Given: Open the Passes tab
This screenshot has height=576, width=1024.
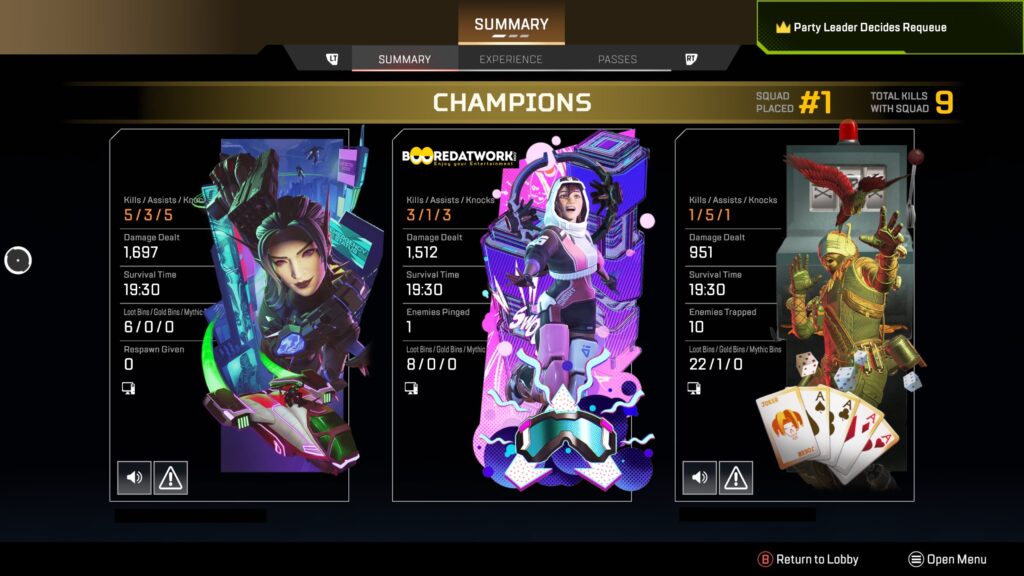Looking at the screenshot, I should pyautogui.click(x=617, y=59).
